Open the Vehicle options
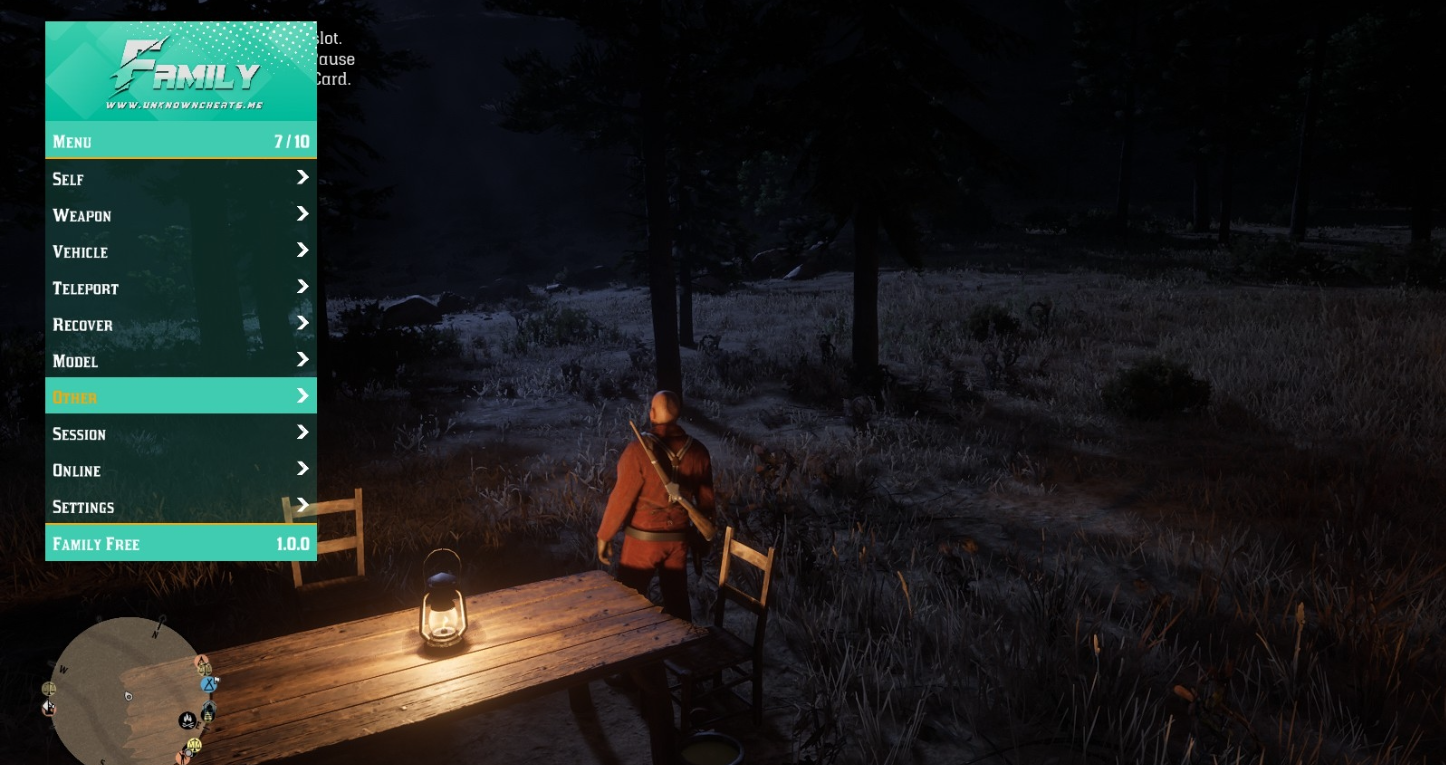 180,252
